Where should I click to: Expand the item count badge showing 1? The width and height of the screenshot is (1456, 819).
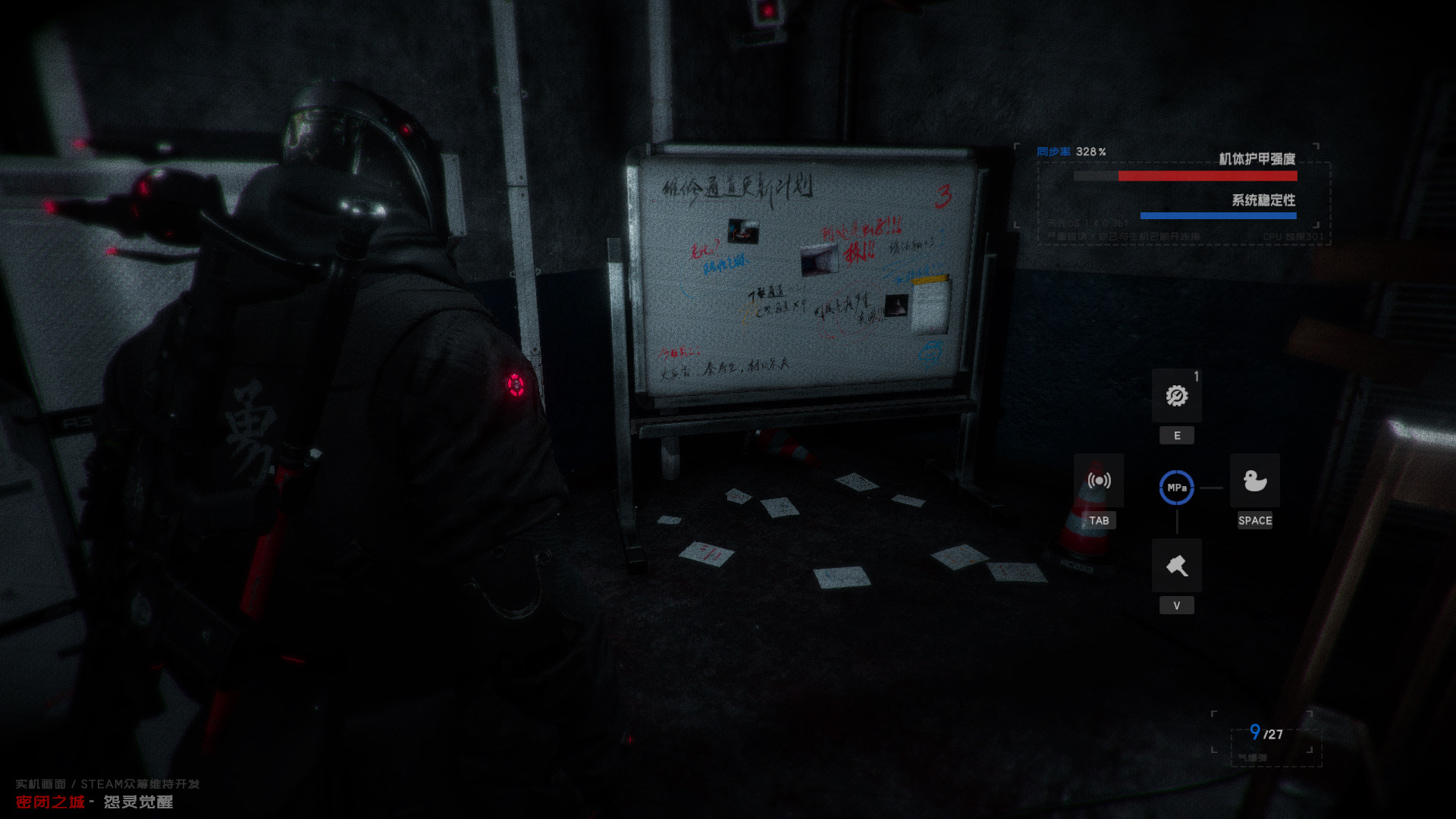[1197, 375]
